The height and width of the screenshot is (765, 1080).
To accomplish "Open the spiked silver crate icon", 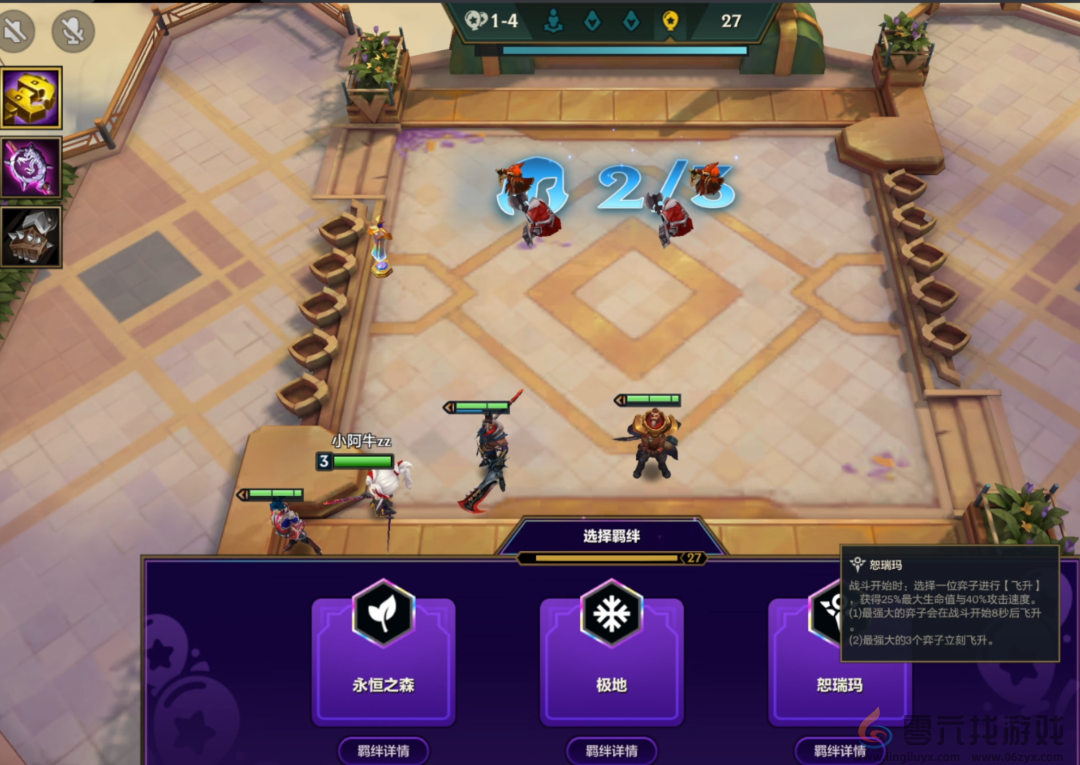I will point(31,236).
